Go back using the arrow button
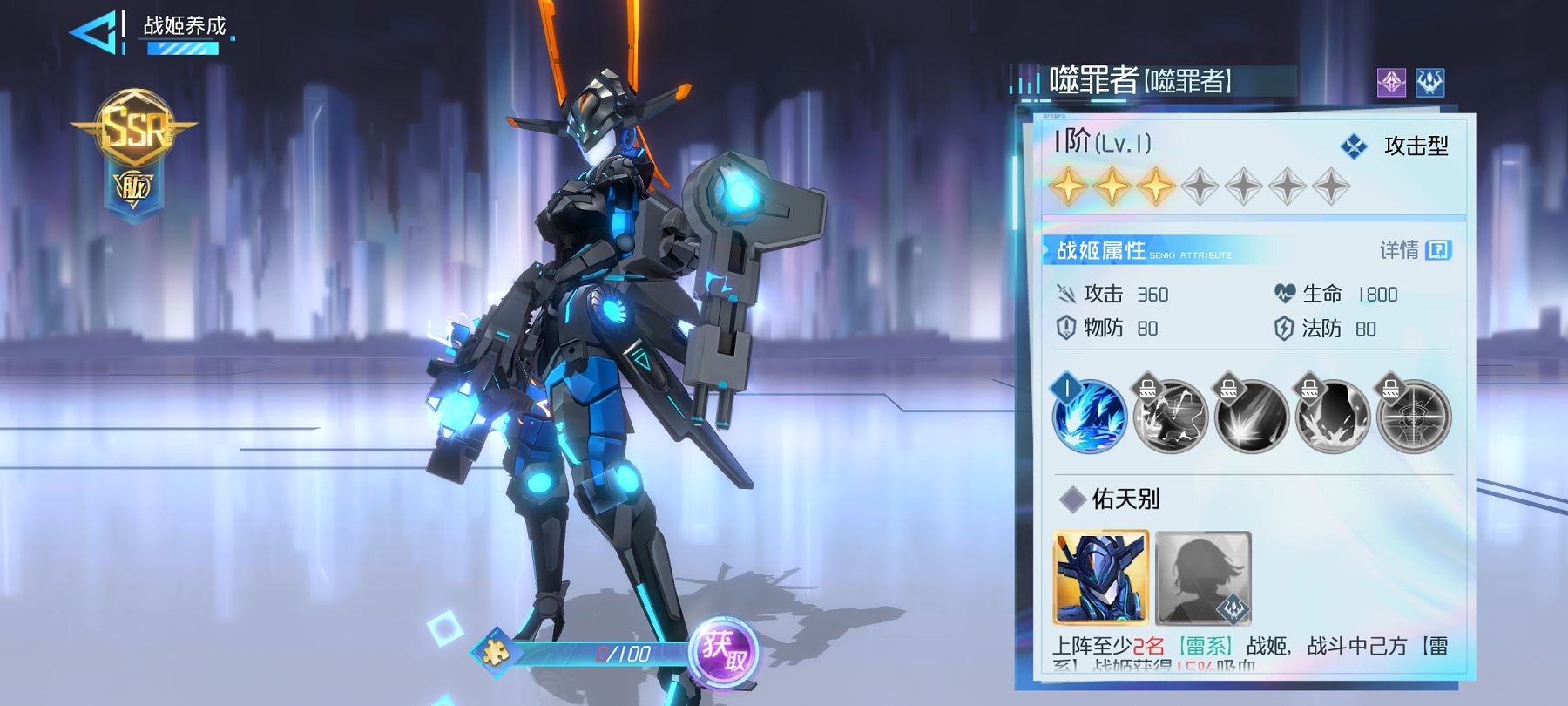 click(94, 32)
